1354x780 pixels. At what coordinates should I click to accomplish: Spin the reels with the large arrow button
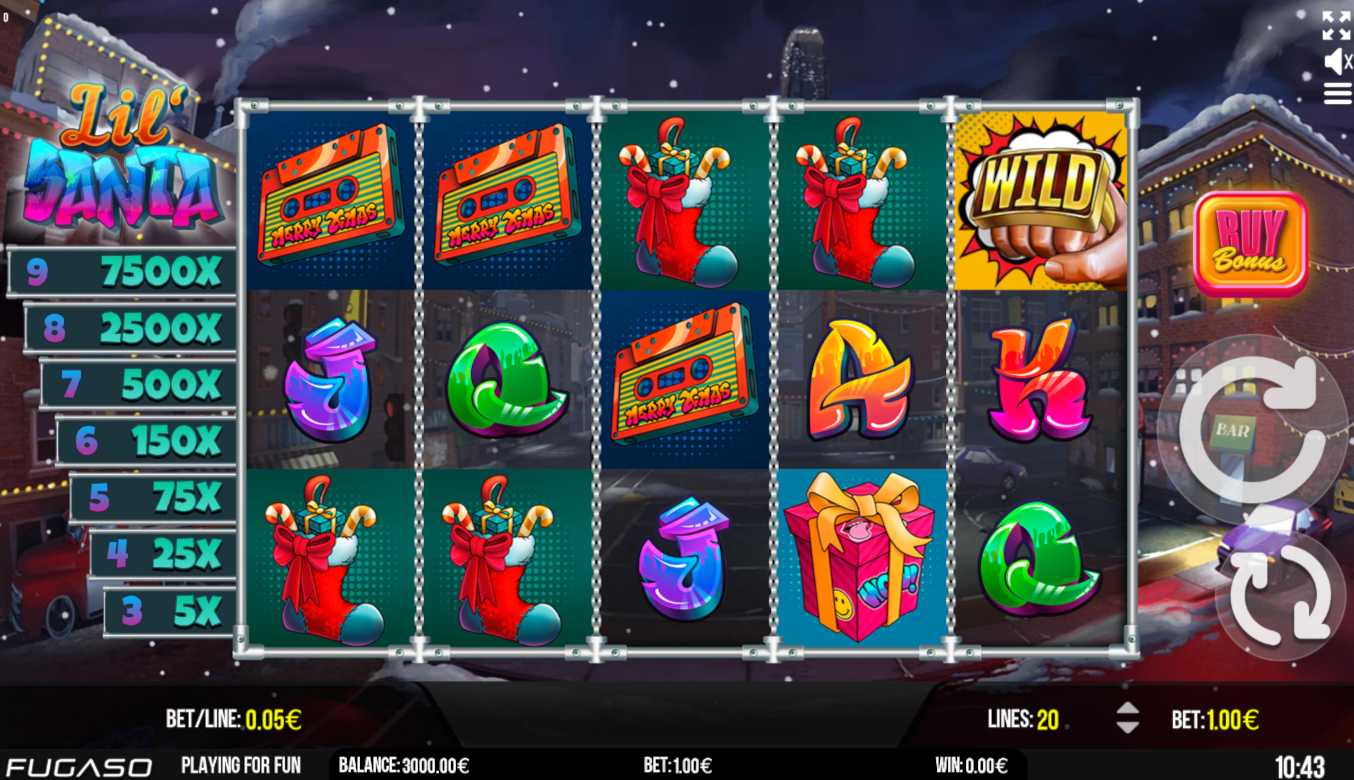tap(1252, 428)
